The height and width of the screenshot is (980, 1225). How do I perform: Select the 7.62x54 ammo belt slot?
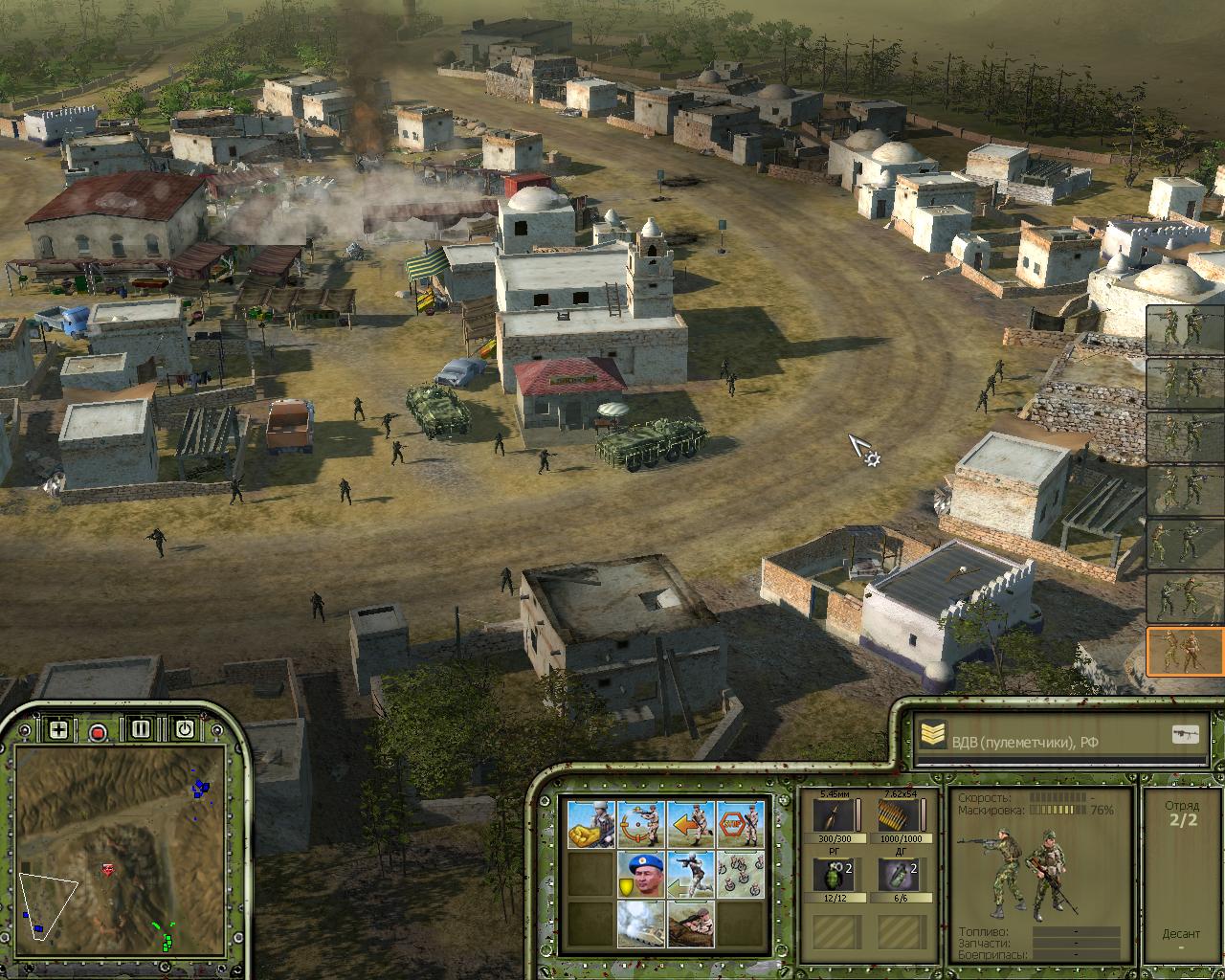tap(895, 816)
